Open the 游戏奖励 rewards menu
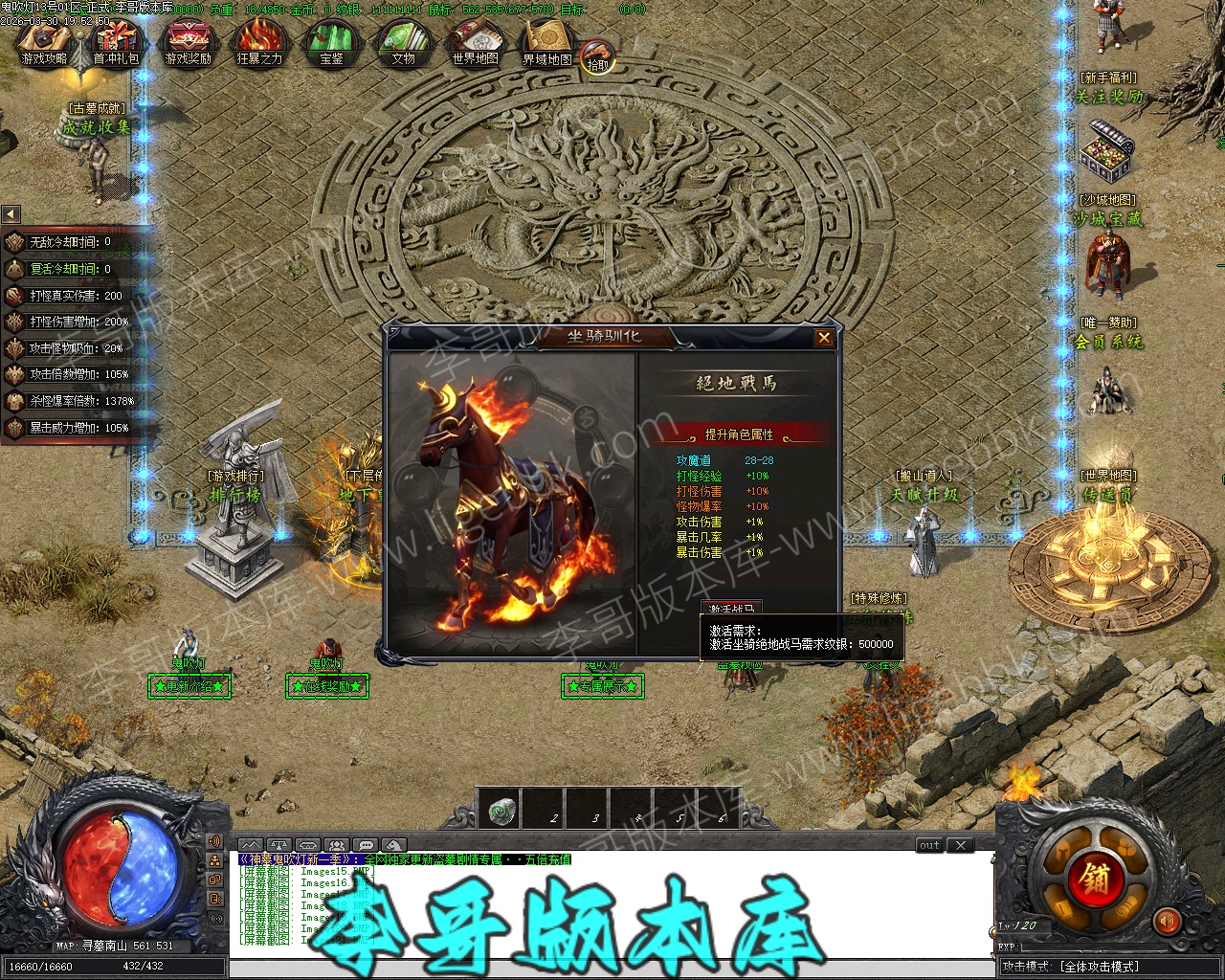The width and height of the screenshot is (1225, 980). [188, 44]
